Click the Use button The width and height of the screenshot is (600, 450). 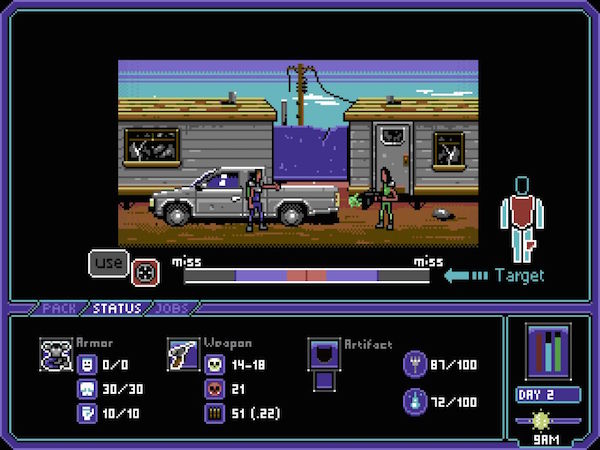pyautogui.click(x=108, y=263)
